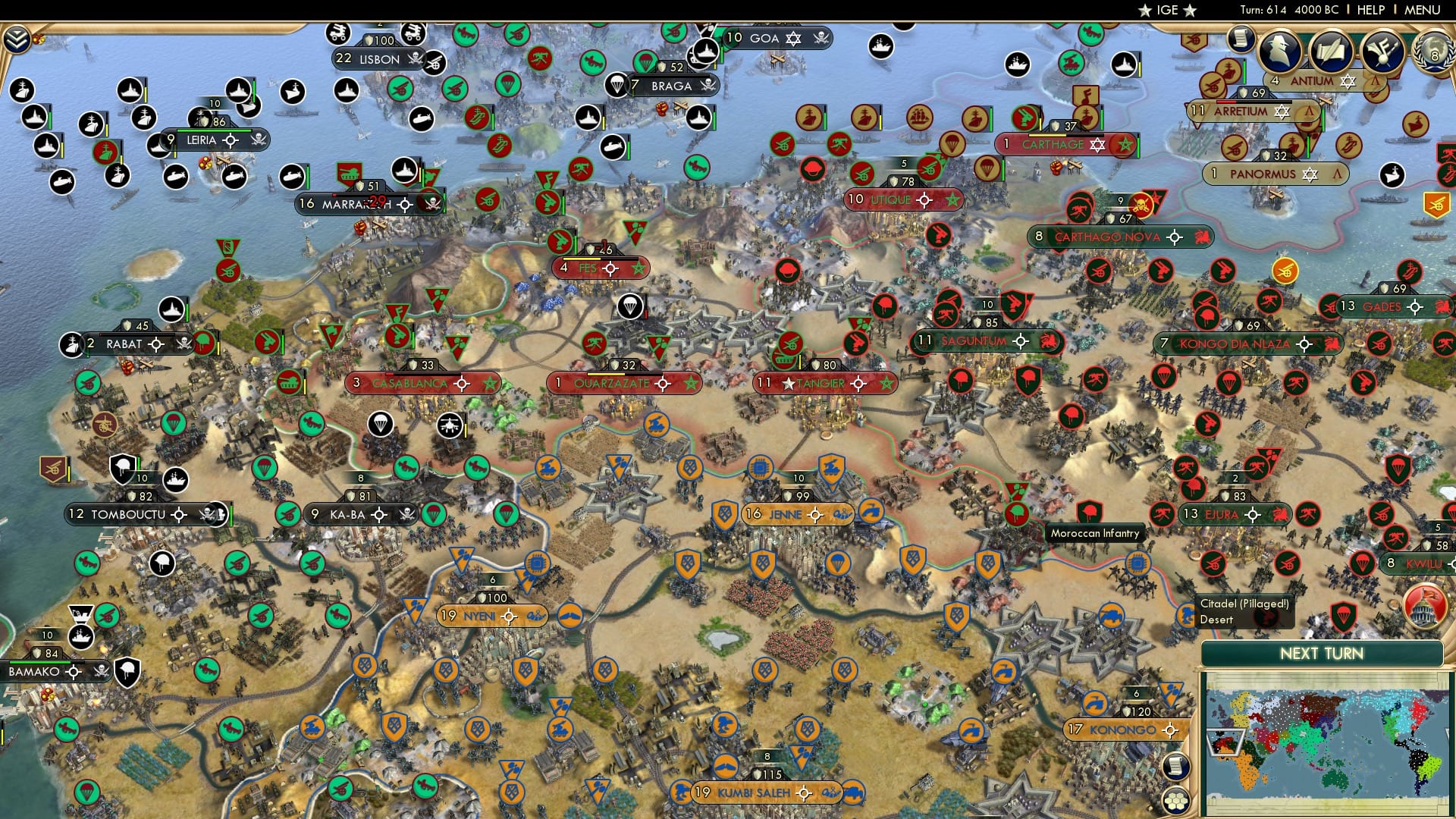1456x819 pixels.
Task: Toggle IGE with the left star icon
Action: [x=1145, y=10]
